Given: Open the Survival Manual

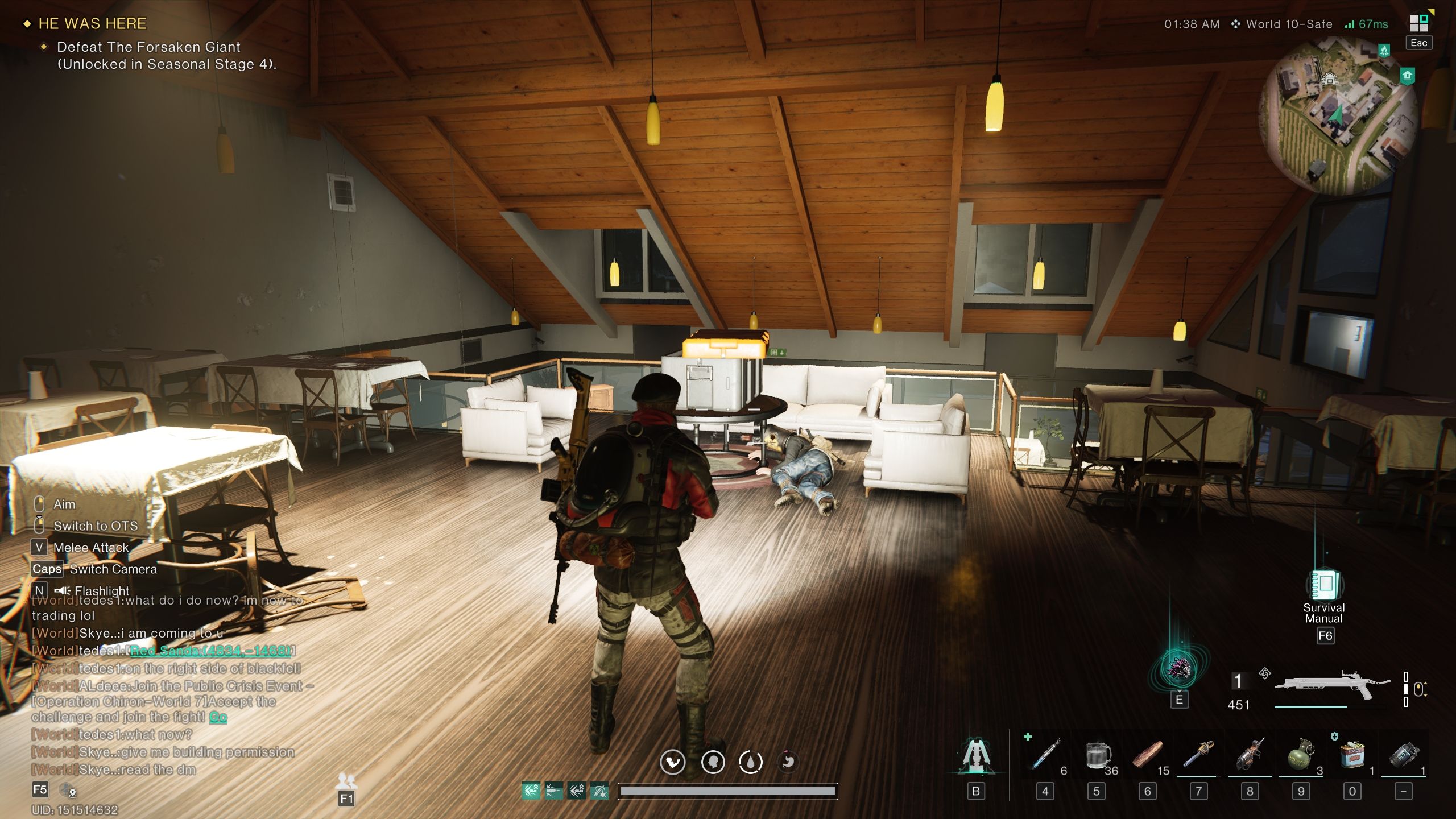Looking at the screenshot, I should 1324,586.
